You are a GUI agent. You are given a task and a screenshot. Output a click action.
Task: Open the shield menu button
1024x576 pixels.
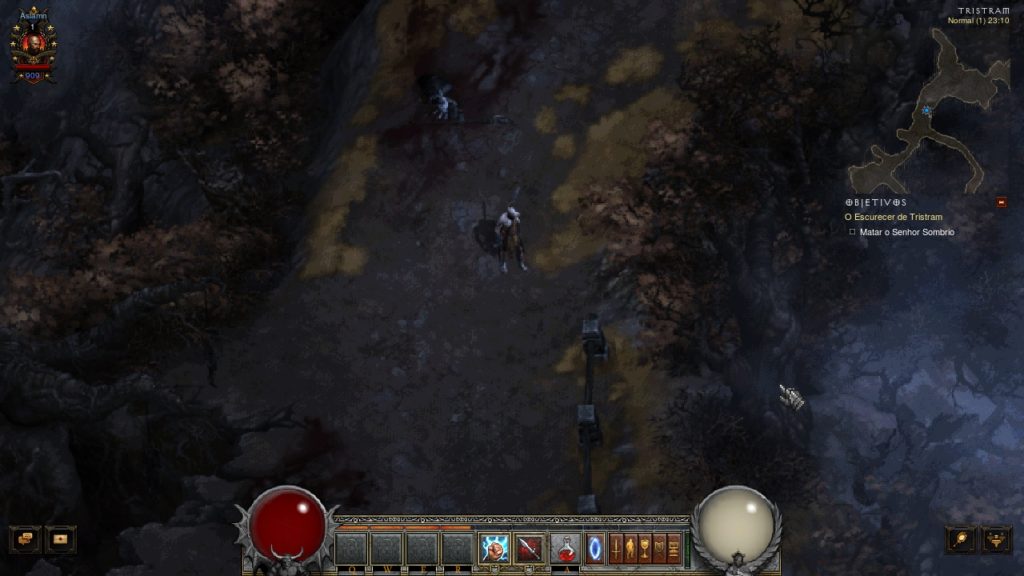coord(659,548)
